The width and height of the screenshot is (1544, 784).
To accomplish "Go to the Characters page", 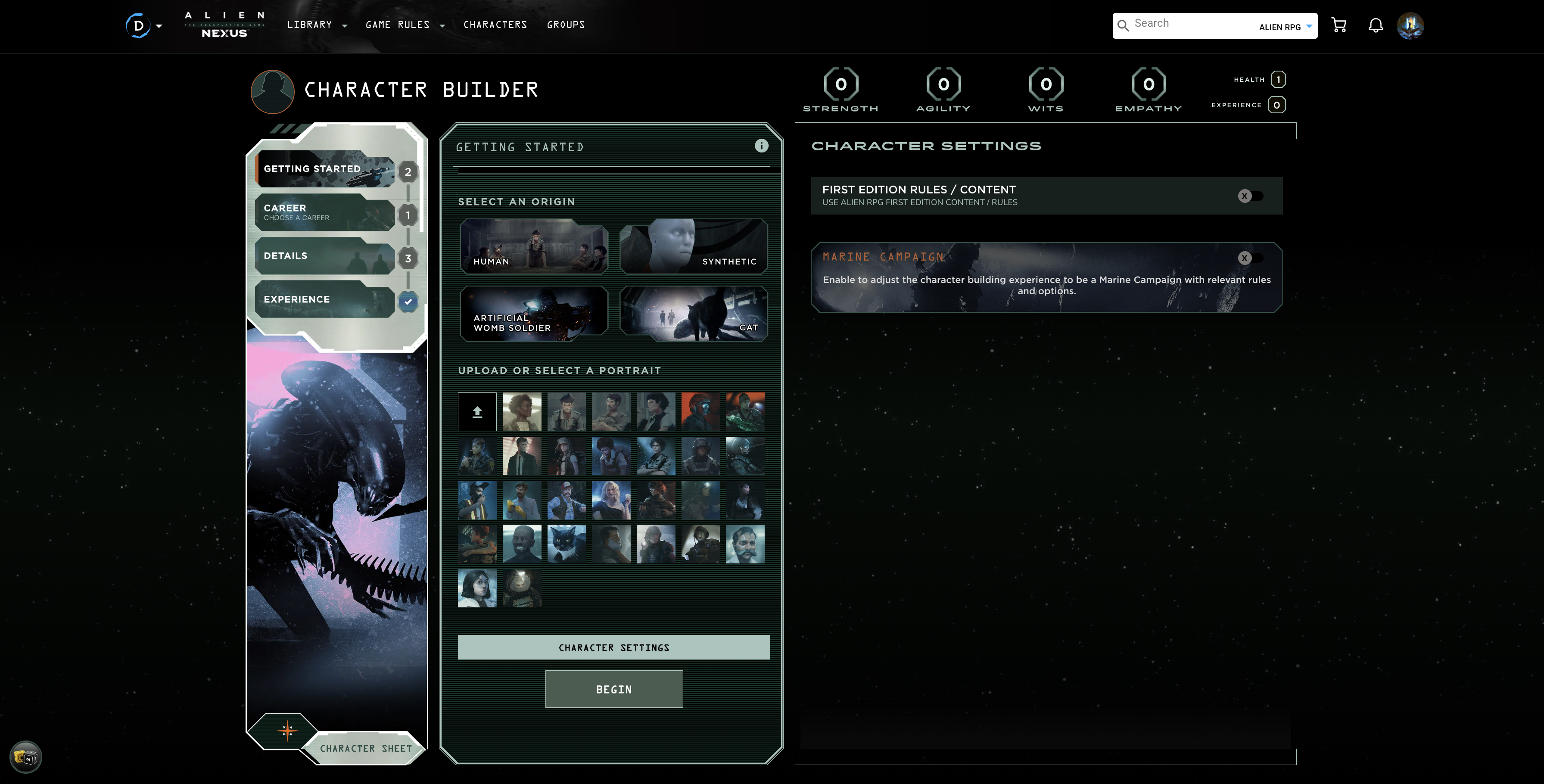I will click(x=495, y=25).
